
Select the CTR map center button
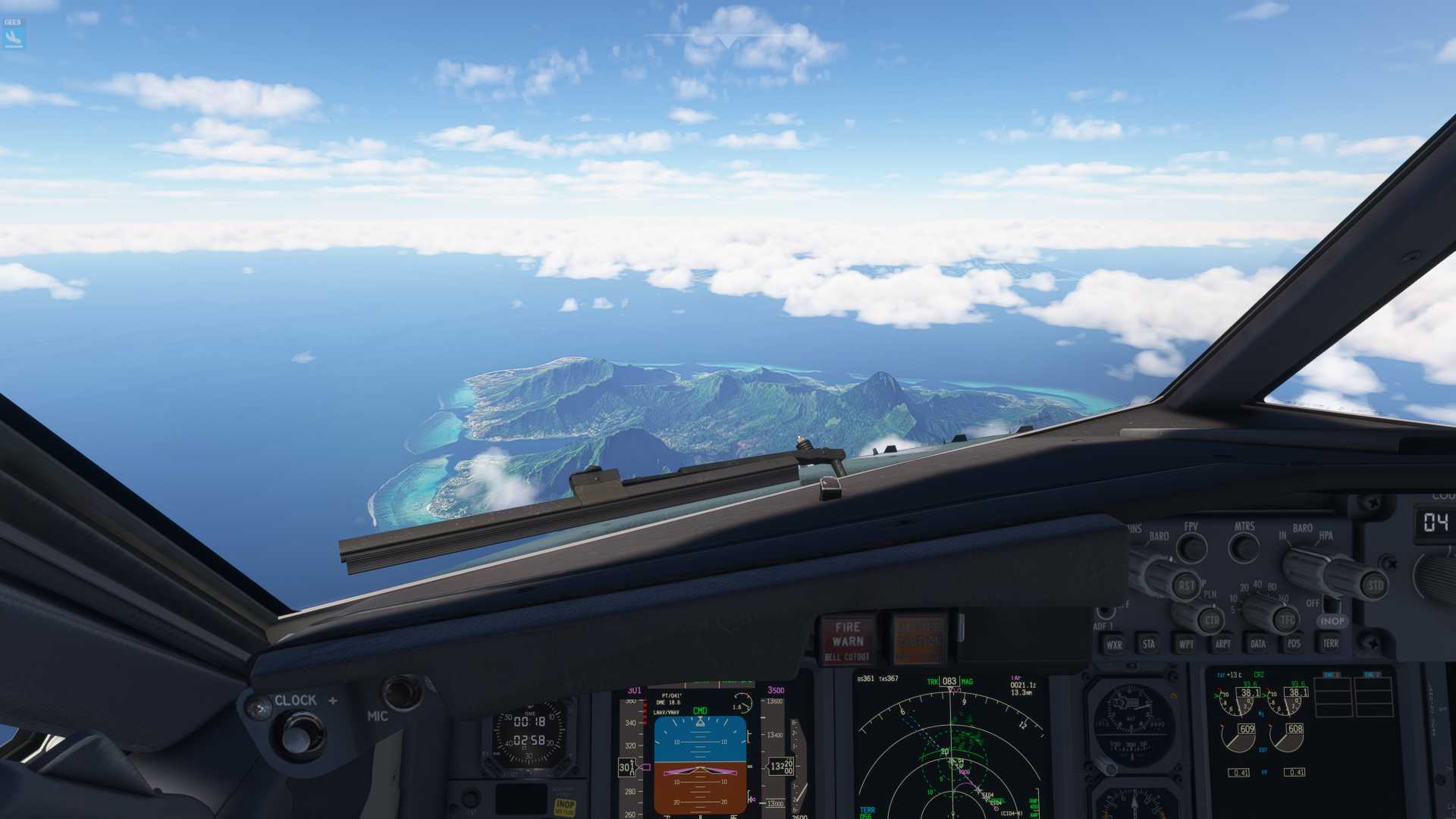(x=1211, y=620)
